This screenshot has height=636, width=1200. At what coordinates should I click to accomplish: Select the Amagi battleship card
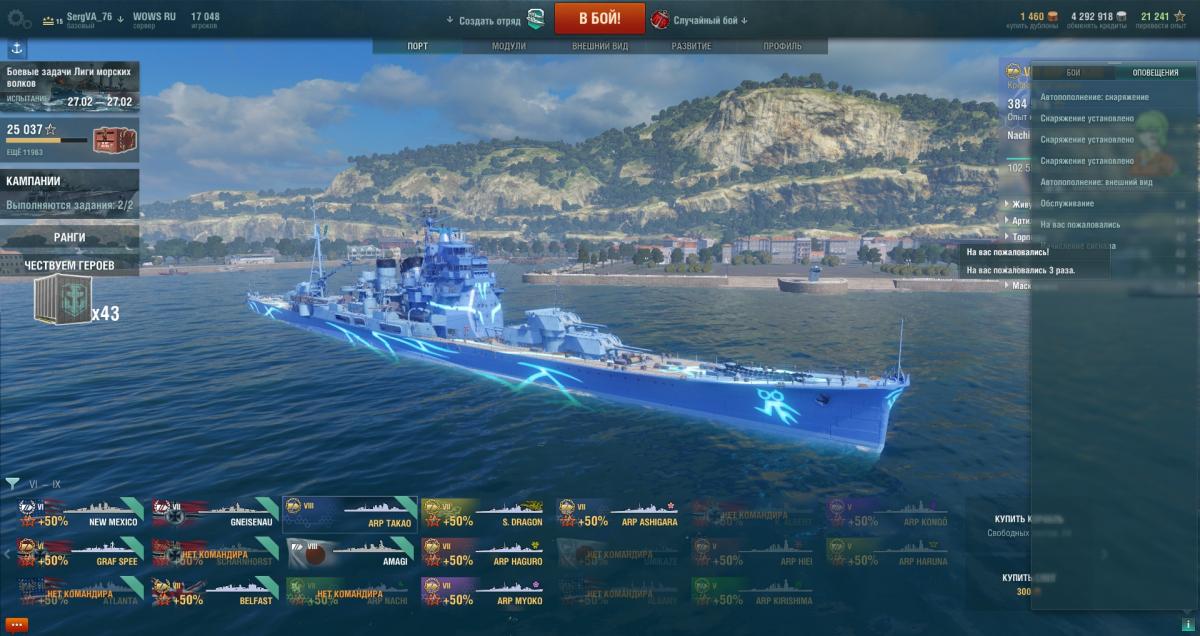tap(350, 553)
